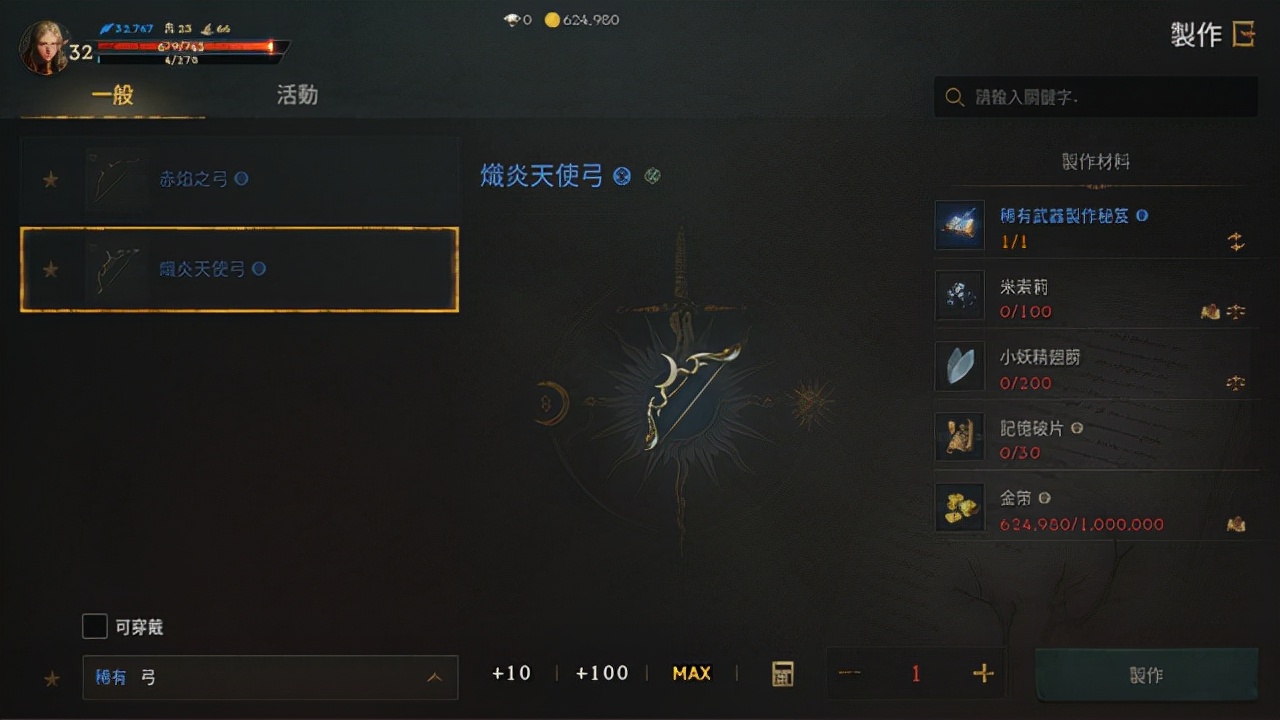
Task: Open the calculator icon next to MAX
Action: [782, 673]
